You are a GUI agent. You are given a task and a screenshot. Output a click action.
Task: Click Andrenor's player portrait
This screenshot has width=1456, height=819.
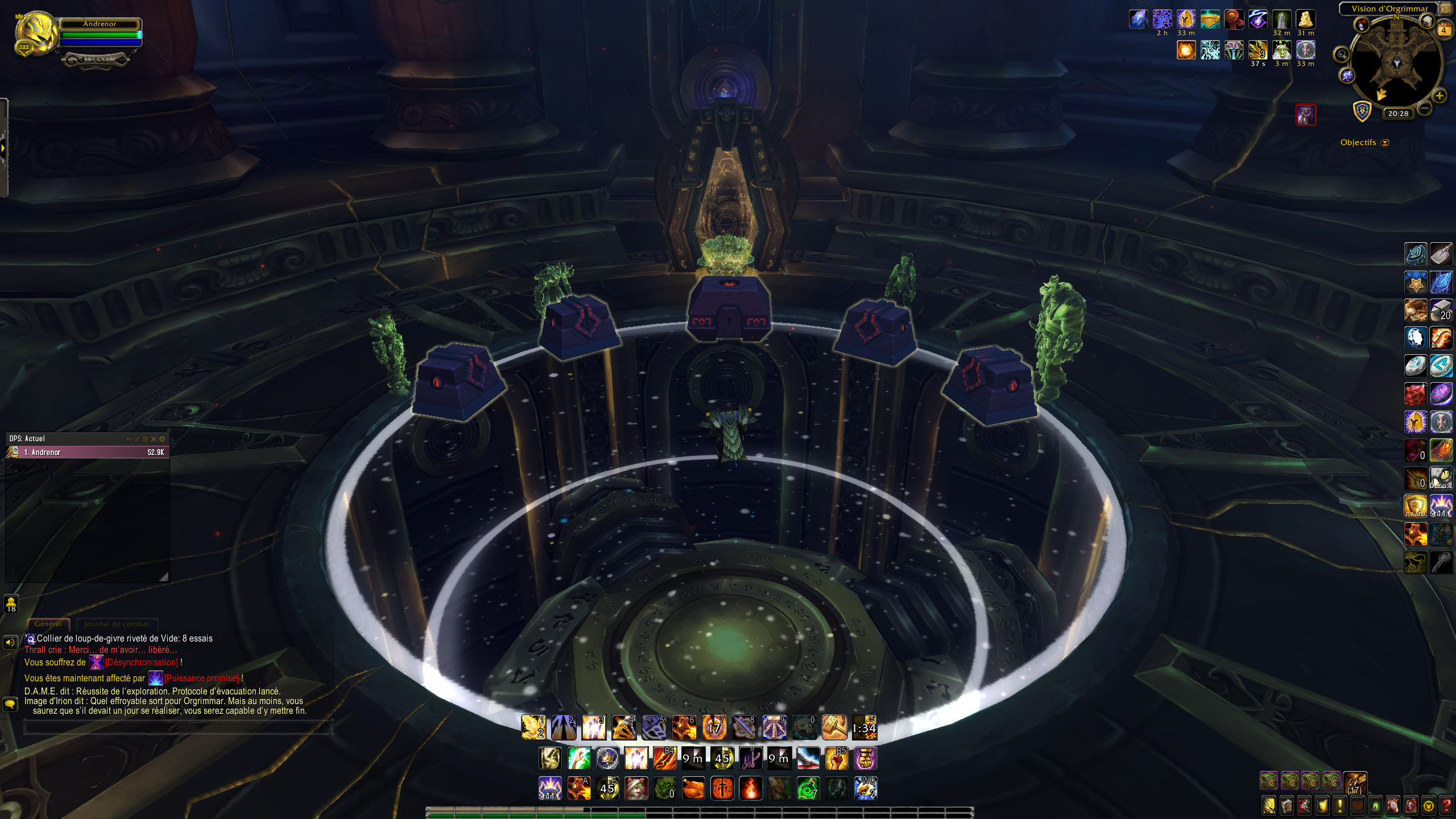click(x=37, y=34)
